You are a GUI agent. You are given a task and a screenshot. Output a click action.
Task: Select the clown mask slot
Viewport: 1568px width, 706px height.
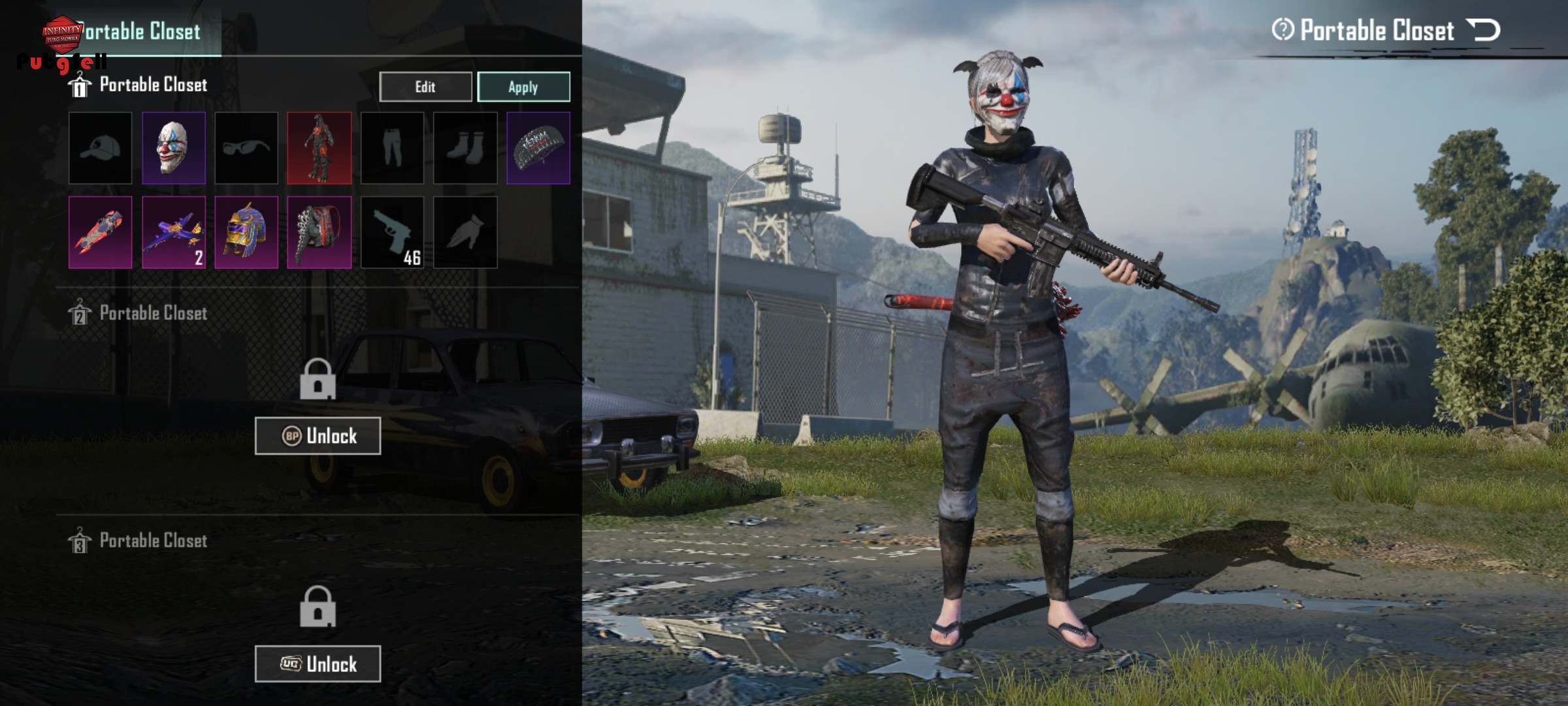[x=173, y=148]
